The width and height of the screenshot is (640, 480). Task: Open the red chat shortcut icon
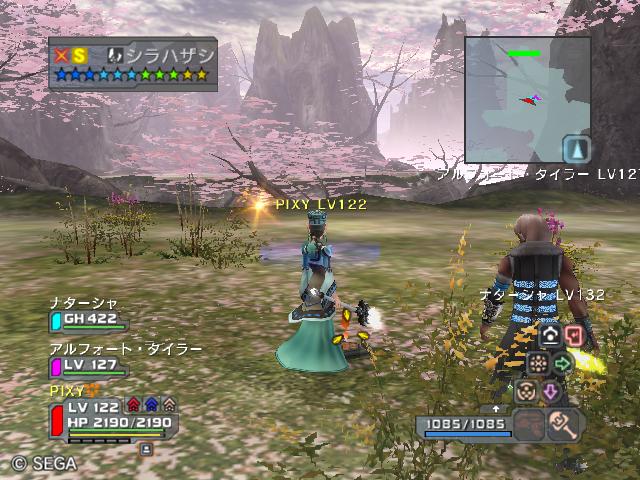(574, 335)
